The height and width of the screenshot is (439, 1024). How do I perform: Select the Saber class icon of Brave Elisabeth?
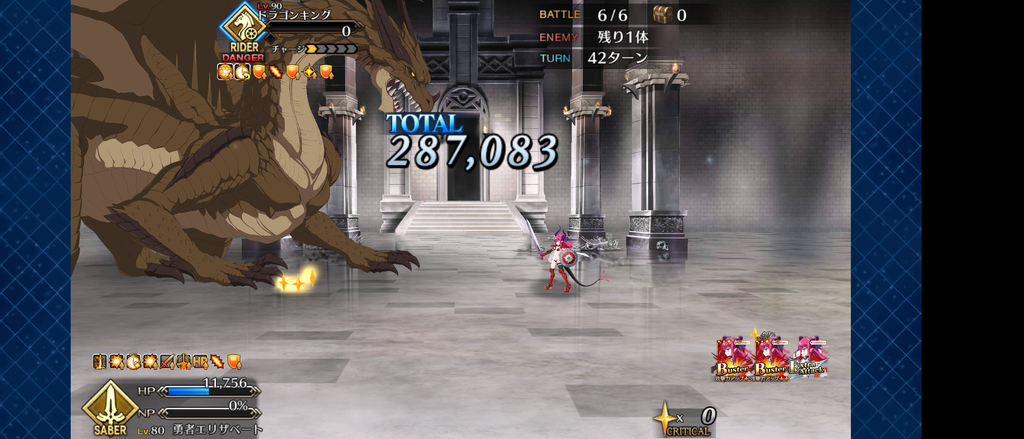[111, 404]
